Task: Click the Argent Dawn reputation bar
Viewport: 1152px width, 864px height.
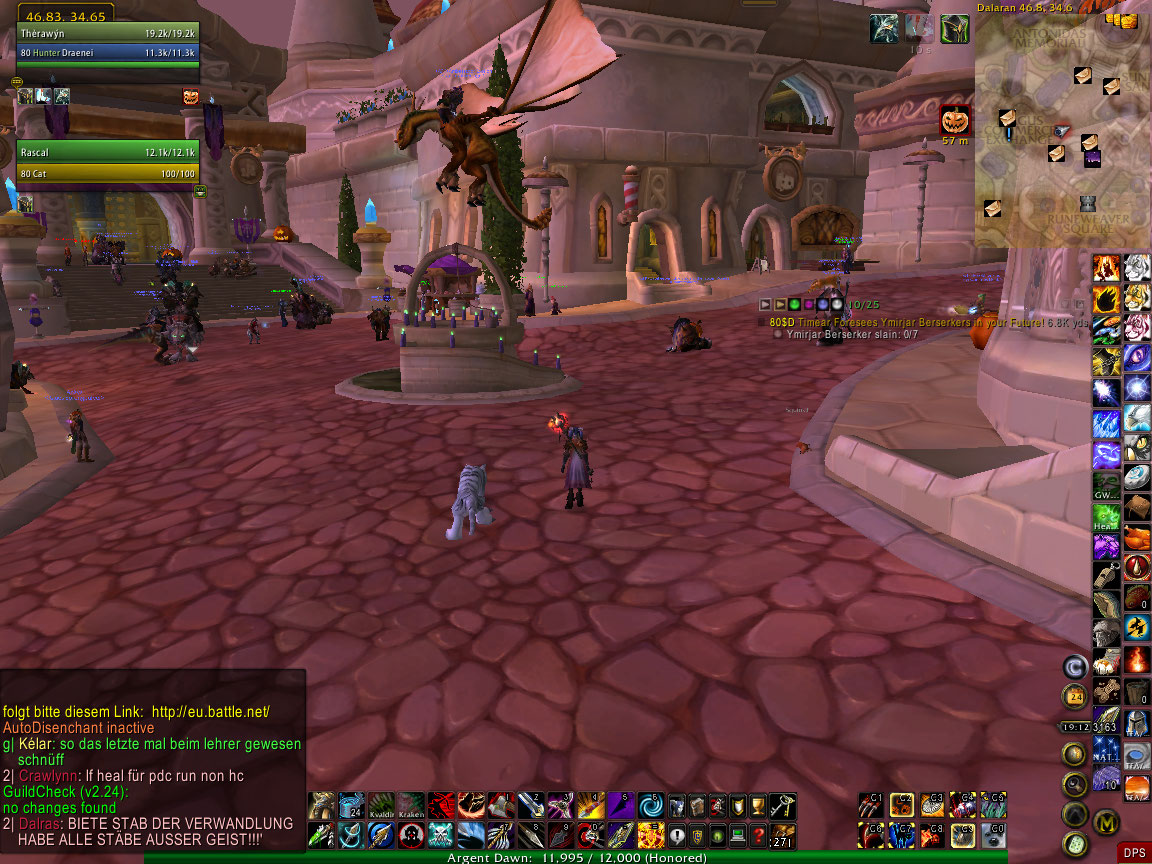Action: coord(575,857)
